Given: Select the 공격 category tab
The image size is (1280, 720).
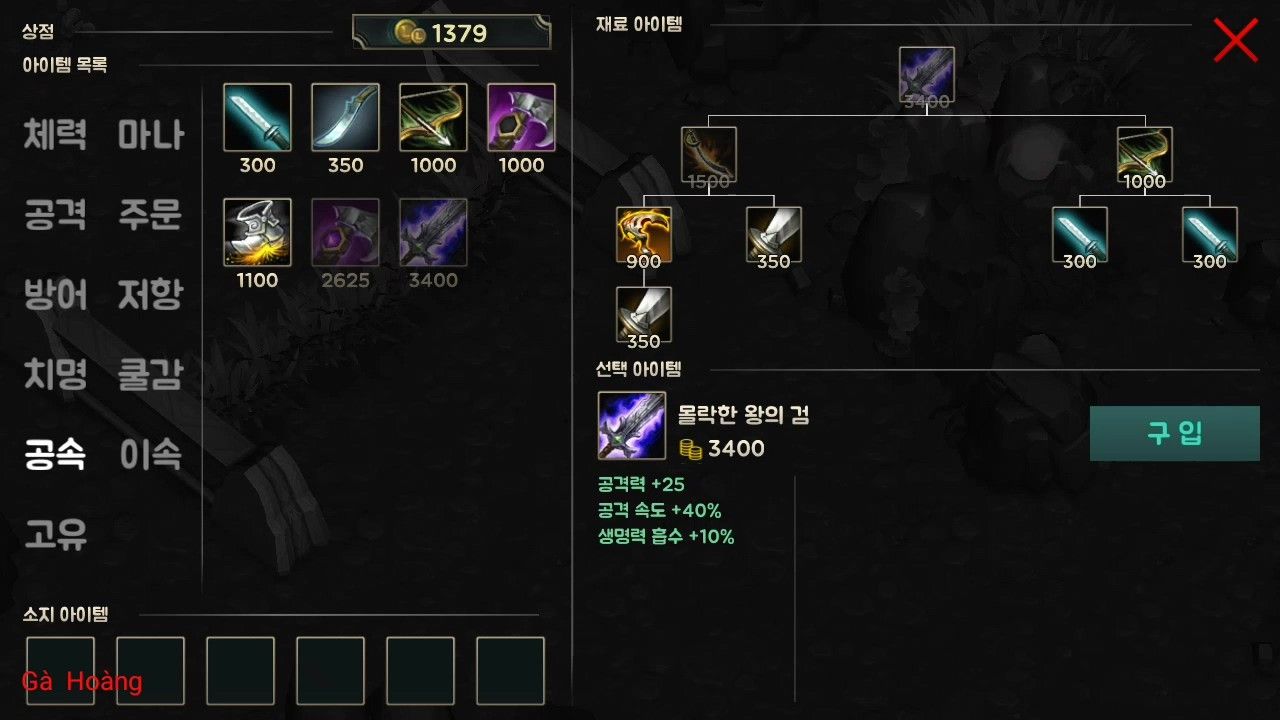Looking at the screenshot, I should pos(55,214).
